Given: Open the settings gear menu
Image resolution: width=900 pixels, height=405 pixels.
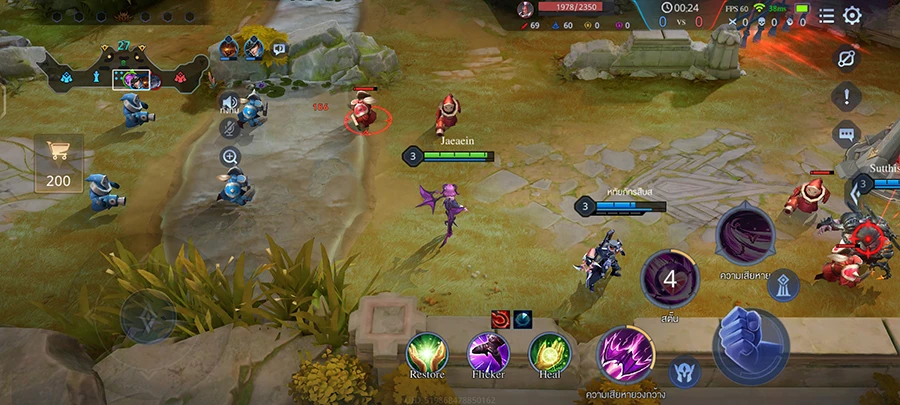Looking at the screenshot, I should pos(852,15).
